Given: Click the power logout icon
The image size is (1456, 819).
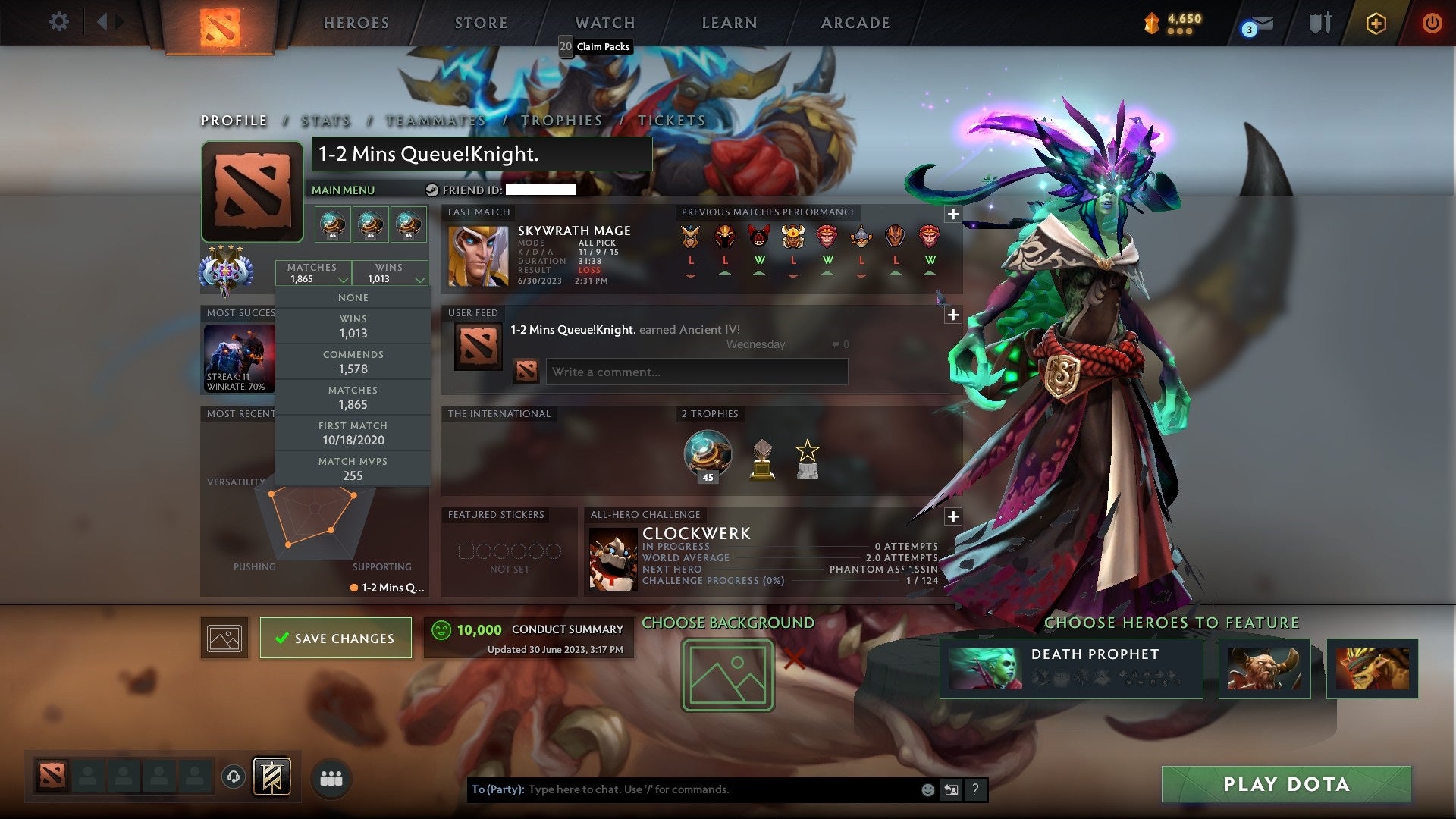Looking at the screenshot, I should 1433,23.
